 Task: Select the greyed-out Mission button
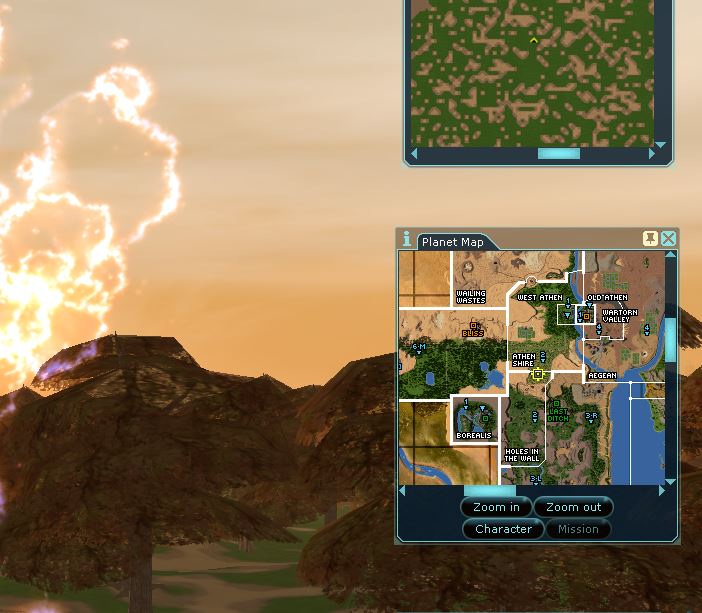tap(578, 529)
